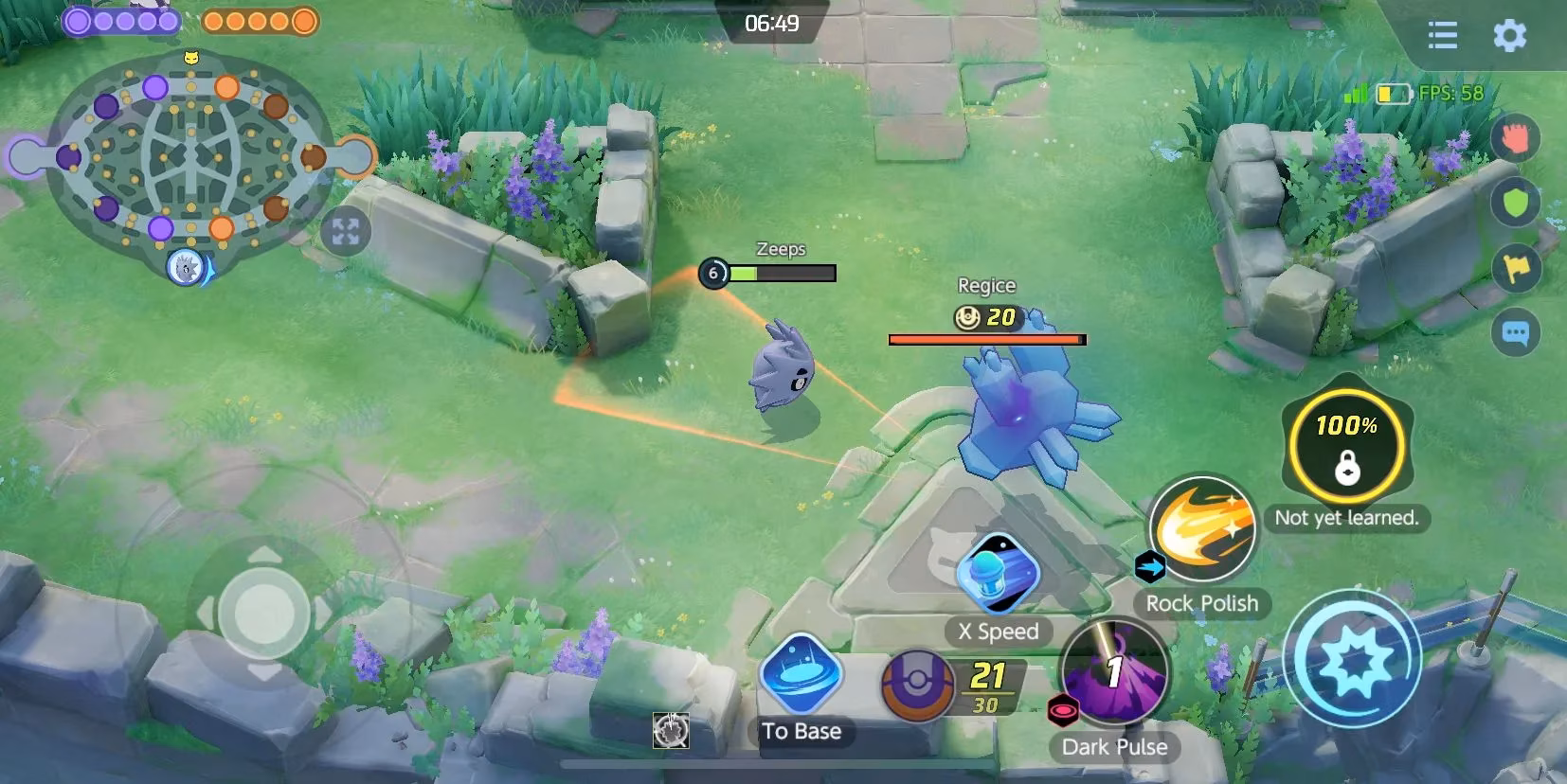Open the quick chat bubble panel
Viewport: 1567px width, 784px height.
point(1516,332)
